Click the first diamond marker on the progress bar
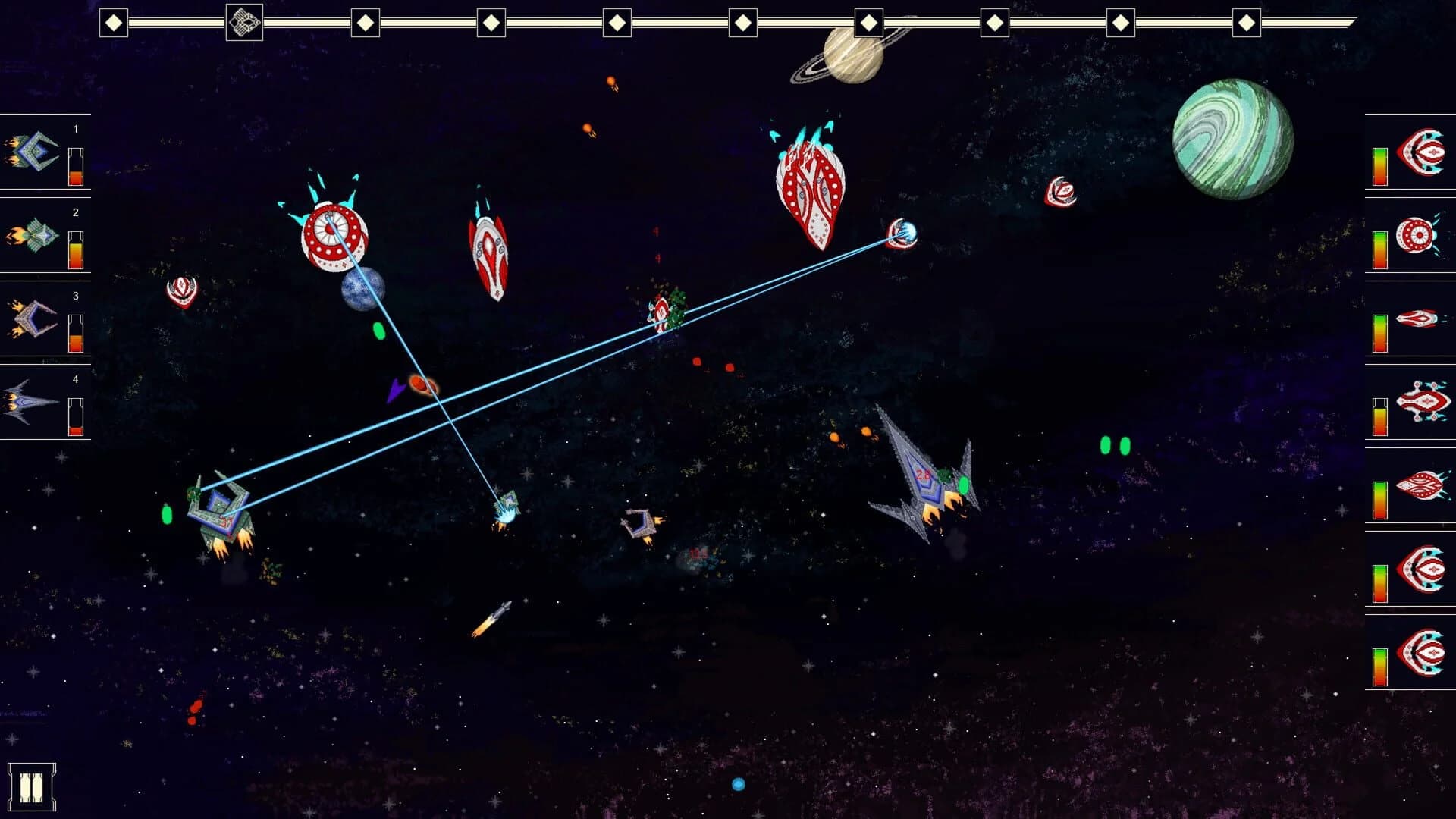Image resolution: width=1456 pixels, height=819 pixels. point(115,21)
